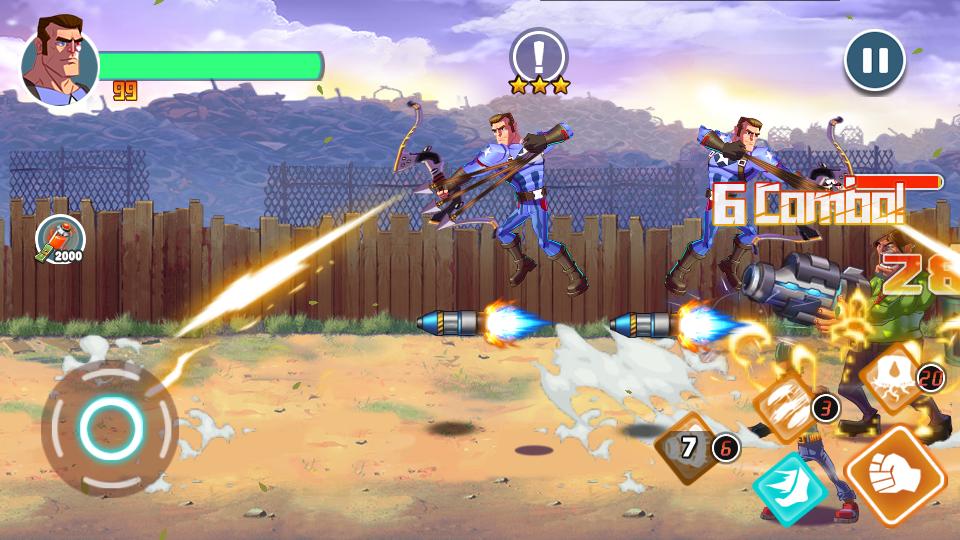Touch the virtual movement joystick

click(106, 428)
